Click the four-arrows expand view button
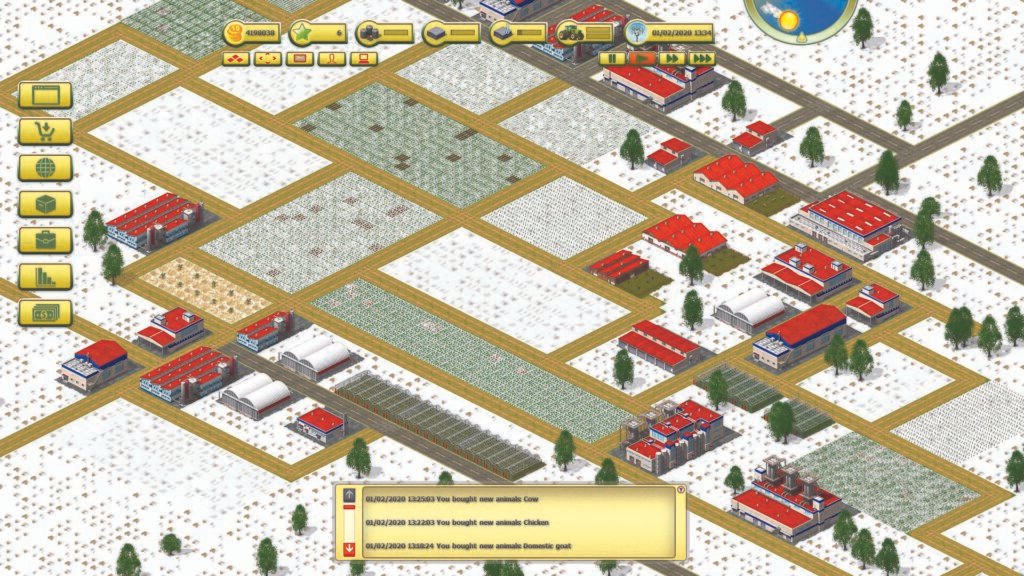Screen dimensions: 1024x576 267,58
